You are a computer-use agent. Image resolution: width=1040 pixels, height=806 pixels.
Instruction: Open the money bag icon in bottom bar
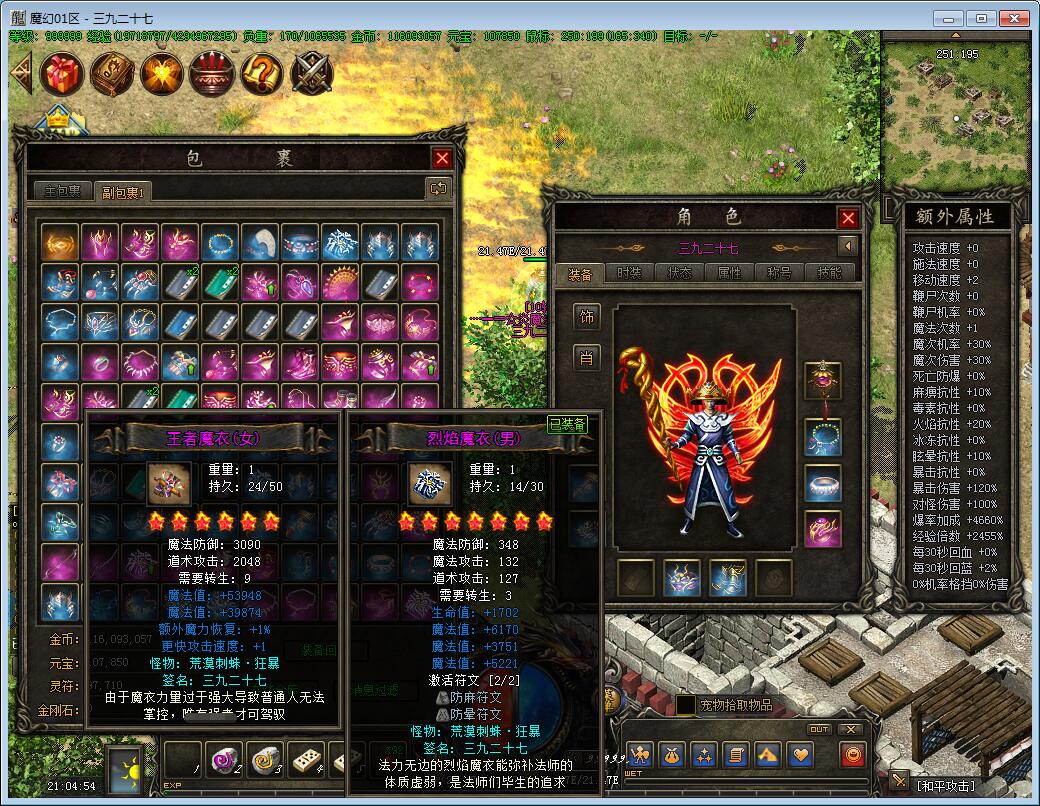[x=672, y=755]
